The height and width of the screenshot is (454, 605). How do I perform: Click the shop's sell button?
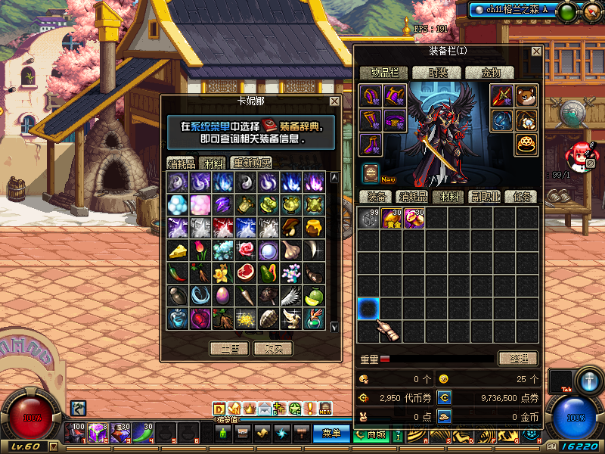[272, 348]
